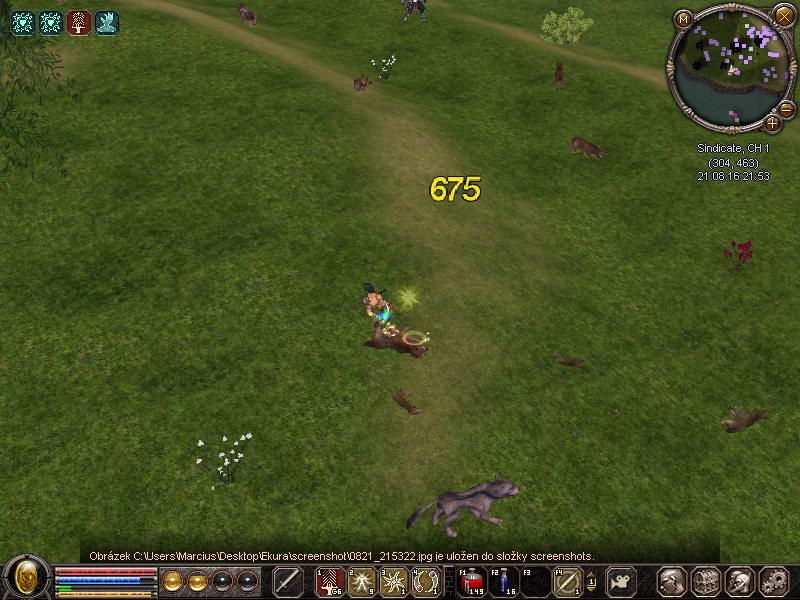Open the inventory chest icon
800x600 pixels.
[x=706, y=581]
